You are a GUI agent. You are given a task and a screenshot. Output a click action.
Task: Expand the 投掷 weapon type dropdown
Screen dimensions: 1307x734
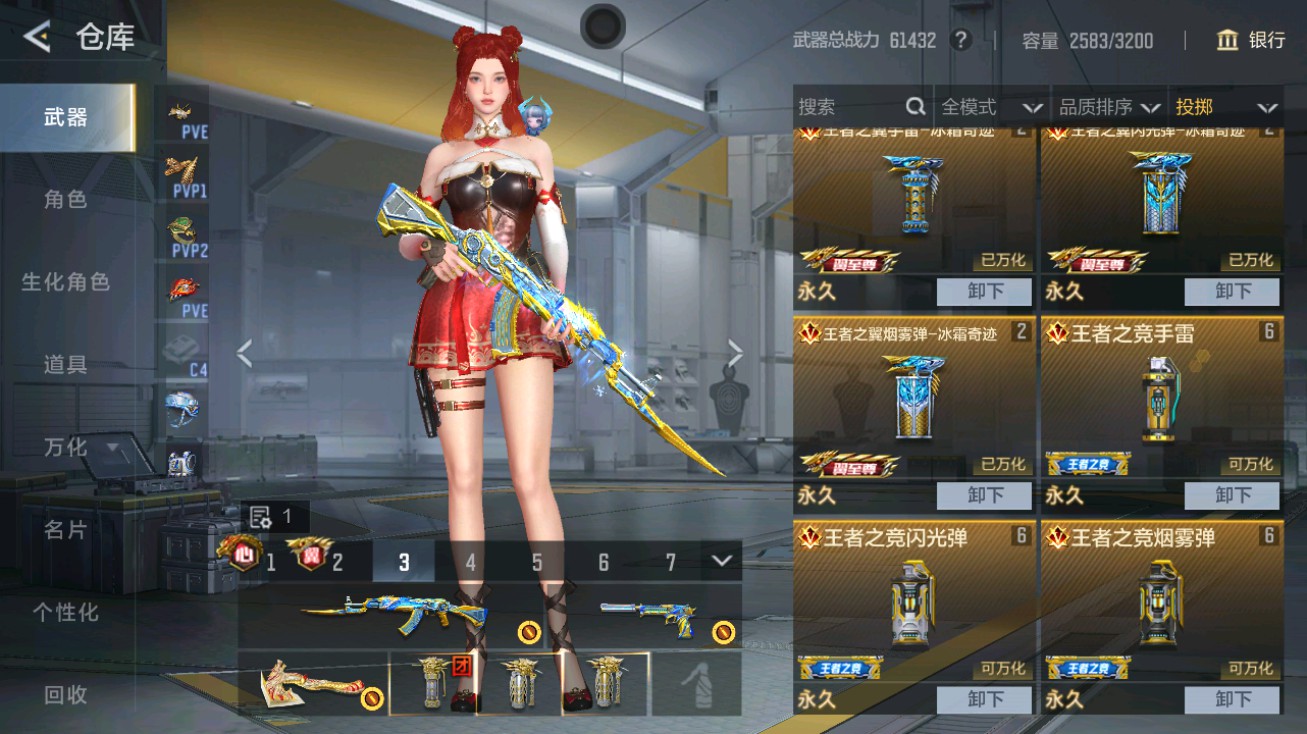(1230, 106)
